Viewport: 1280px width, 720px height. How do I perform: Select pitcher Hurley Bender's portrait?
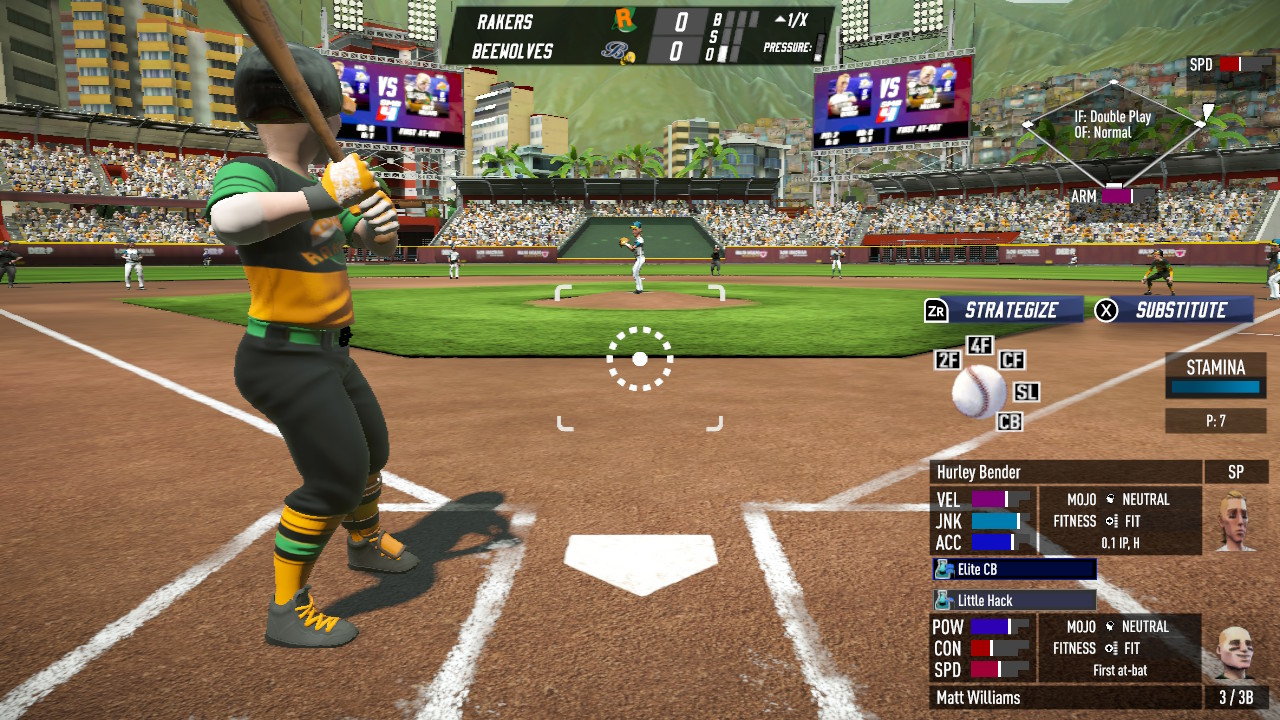[1235, 520]
